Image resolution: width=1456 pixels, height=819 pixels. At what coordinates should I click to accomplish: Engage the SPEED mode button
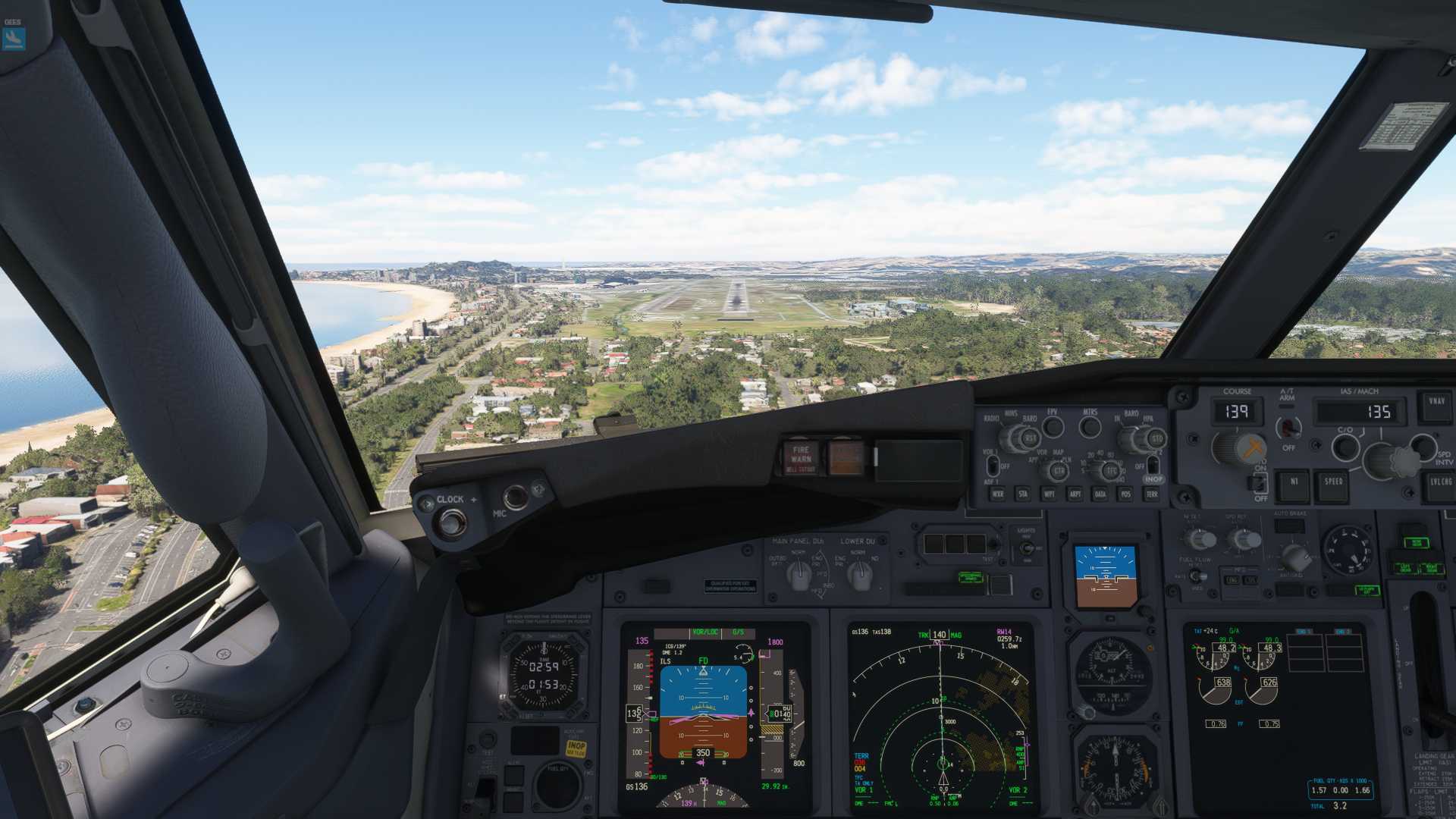[x=1333, y=483]
